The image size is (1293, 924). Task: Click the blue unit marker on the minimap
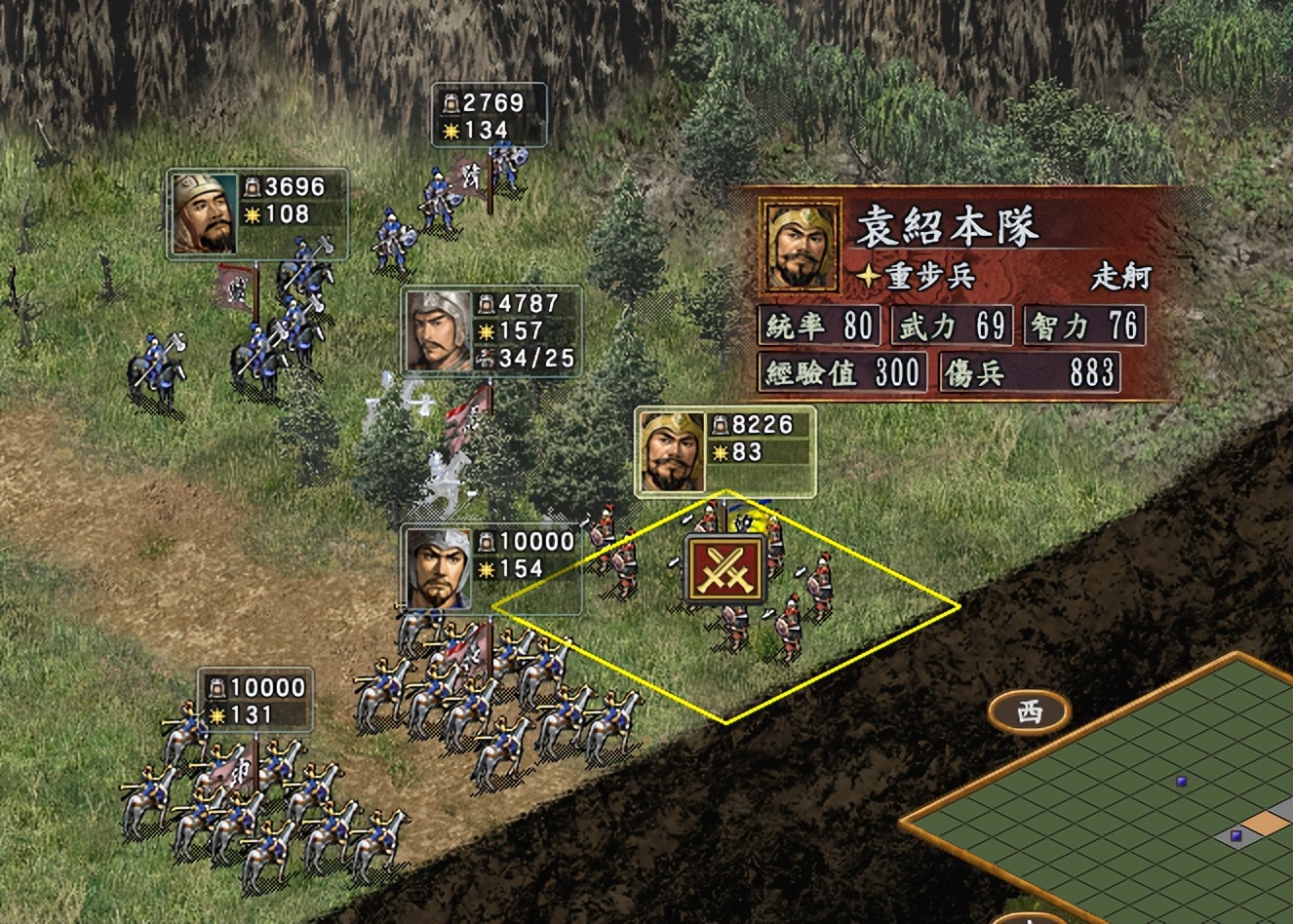point(1180,781)
